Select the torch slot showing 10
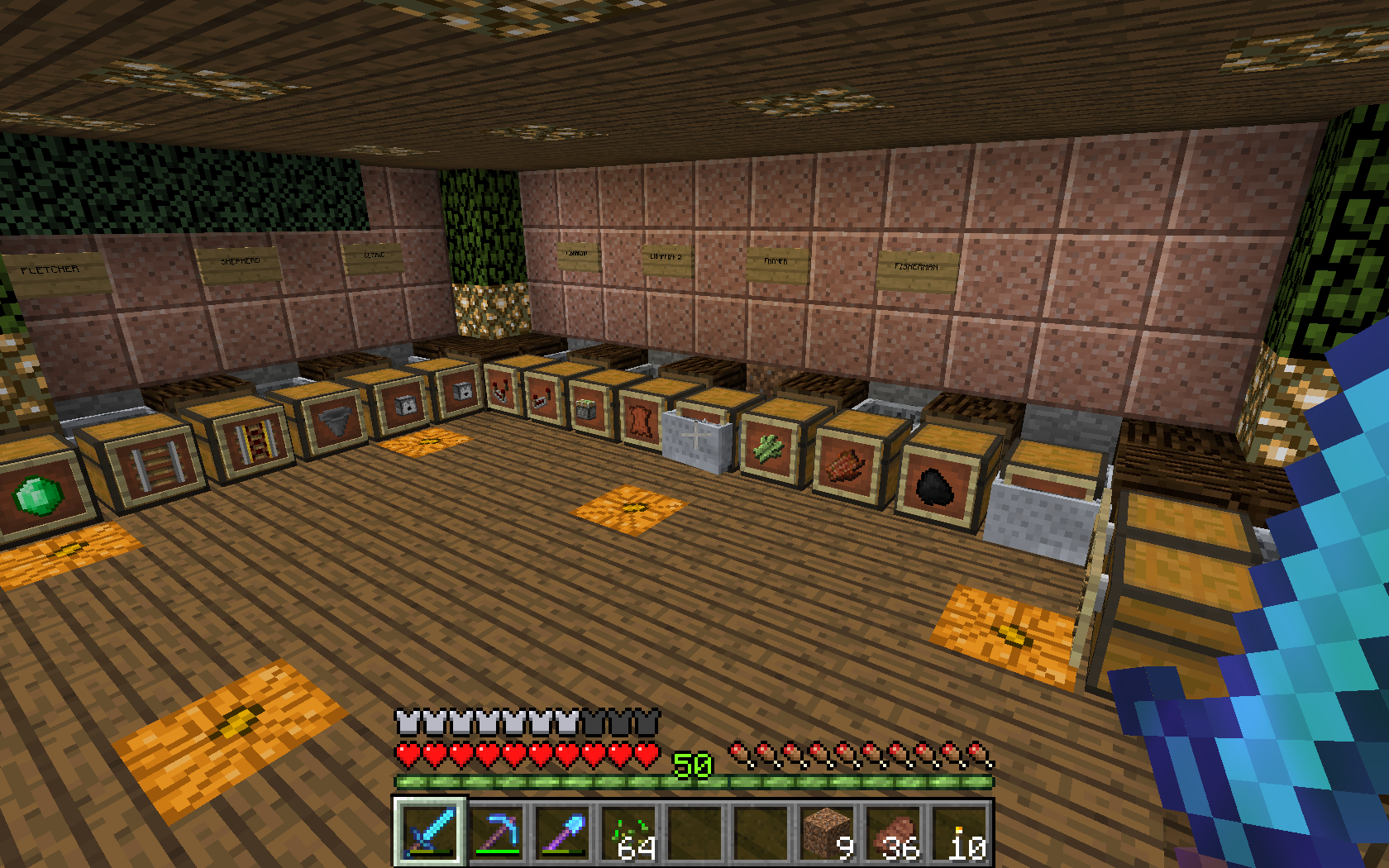Image resolution: width=1389 pixels, height=868 pixels. point(958,833)
